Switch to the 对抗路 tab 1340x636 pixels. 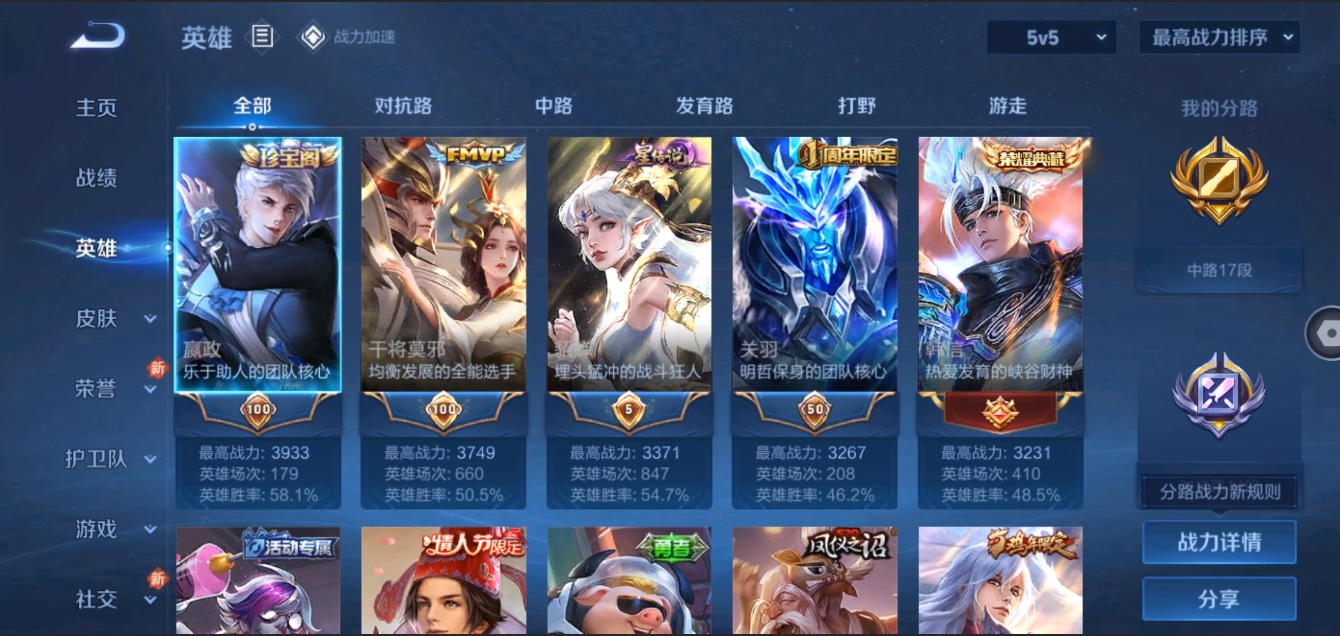[x=403, y=106]
